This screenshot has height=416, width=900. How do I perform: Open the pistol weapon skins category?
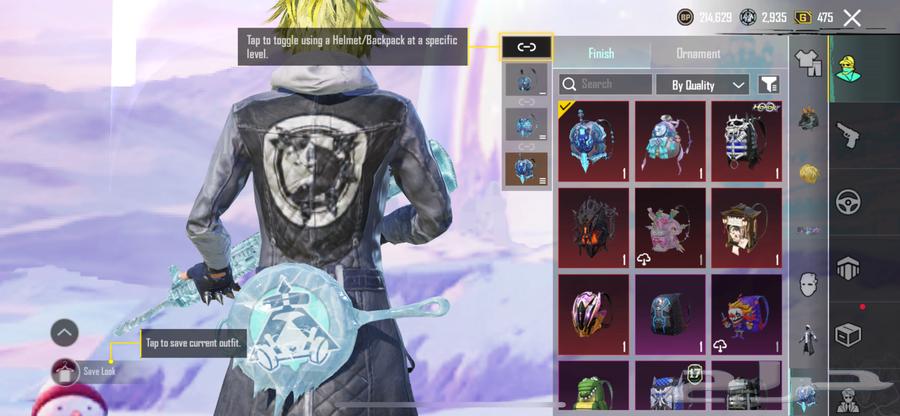(x=849, y=135)
